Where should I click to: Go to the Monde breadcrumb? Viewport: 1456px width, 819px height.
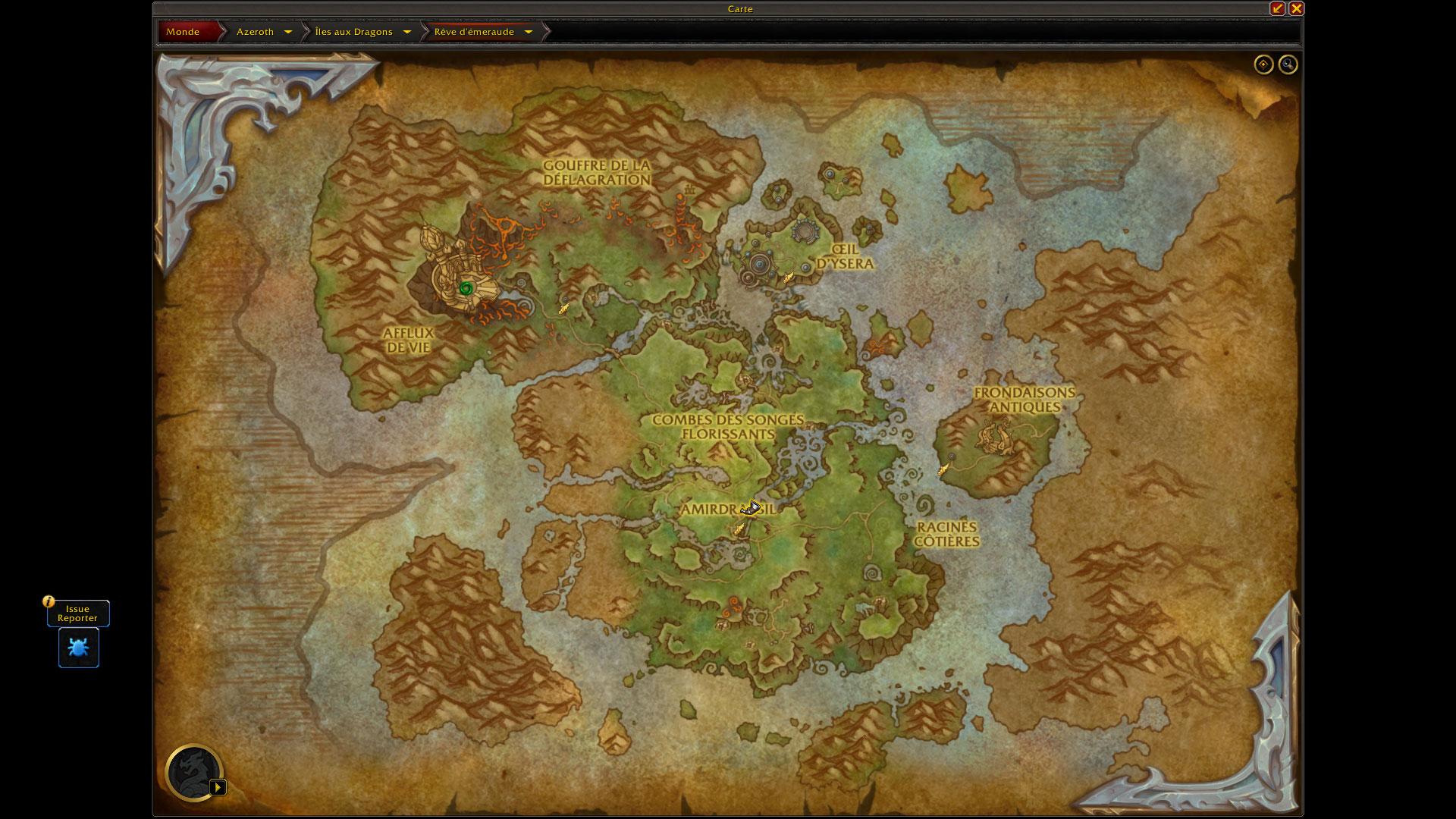click(183, 32)
